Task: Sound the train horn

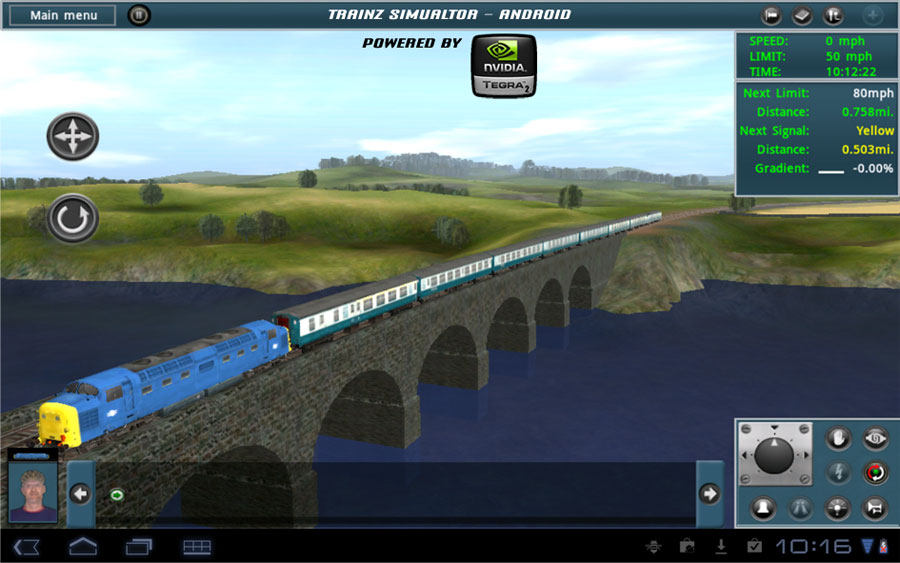Action: [876, 507]
